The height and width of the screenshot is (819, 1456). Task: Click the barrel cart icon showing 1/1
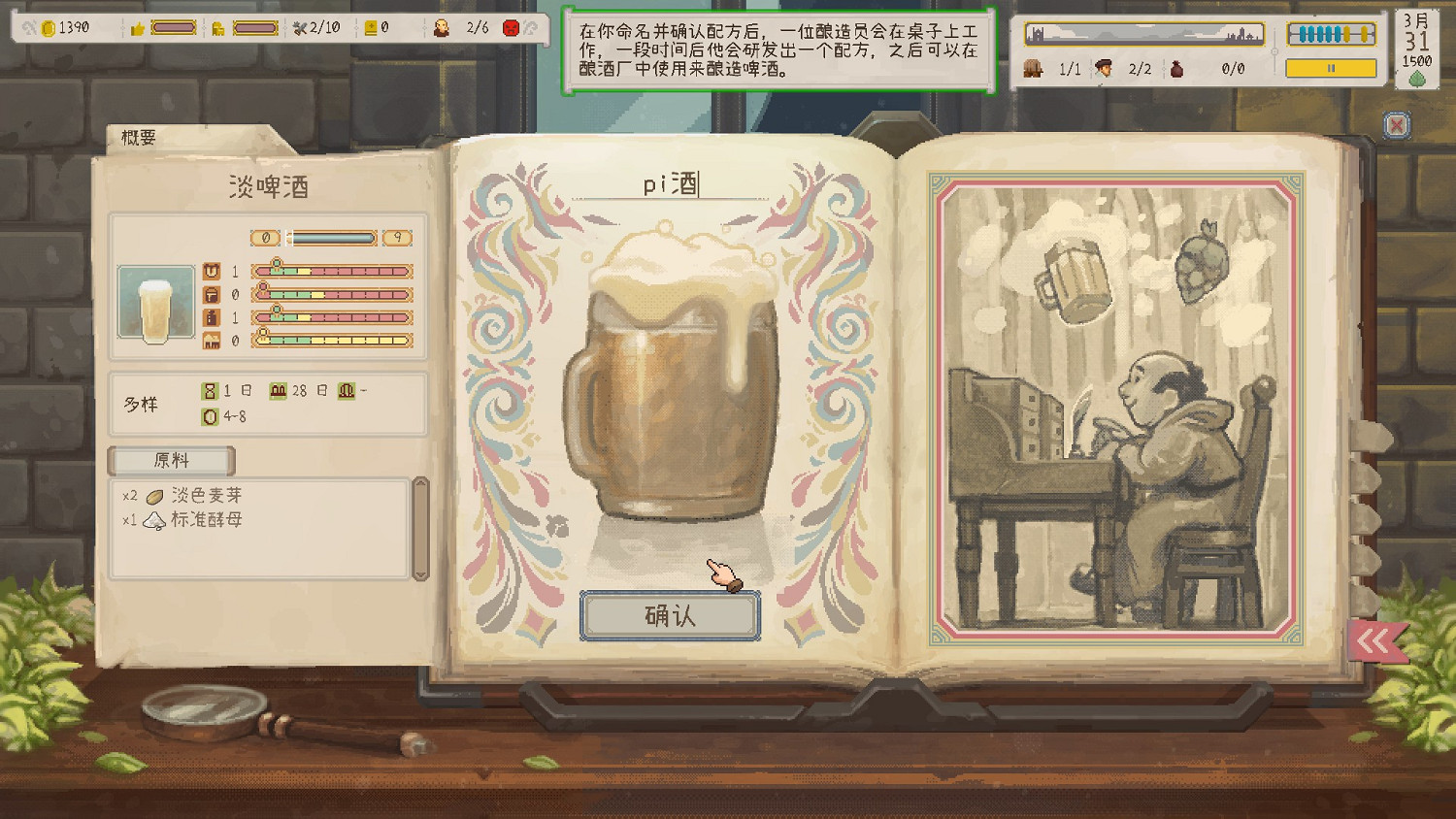coord(1033,69)
